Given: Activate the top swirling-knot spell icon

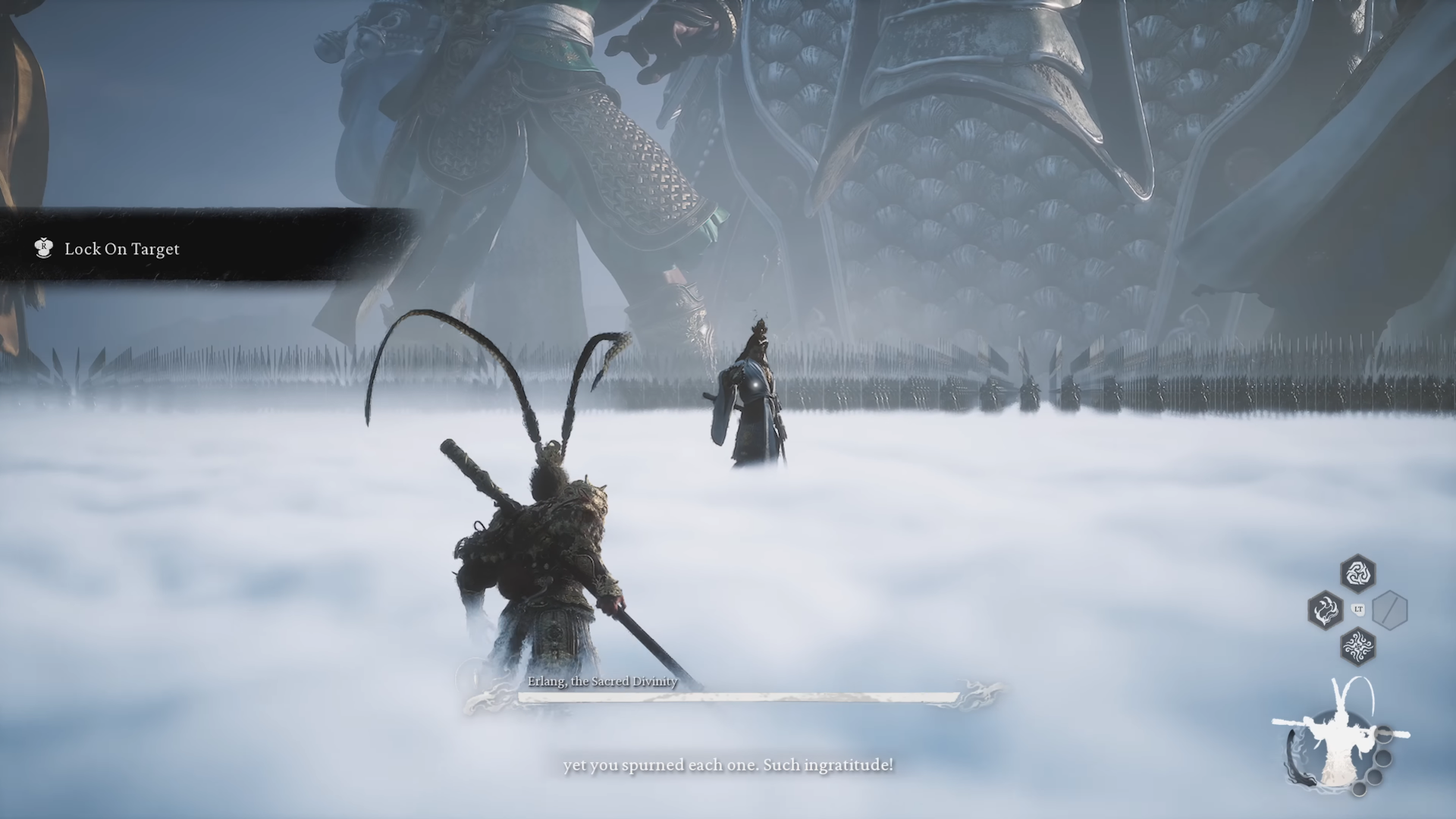Looking at the screenshot, I should click(x=1357, y=573).
